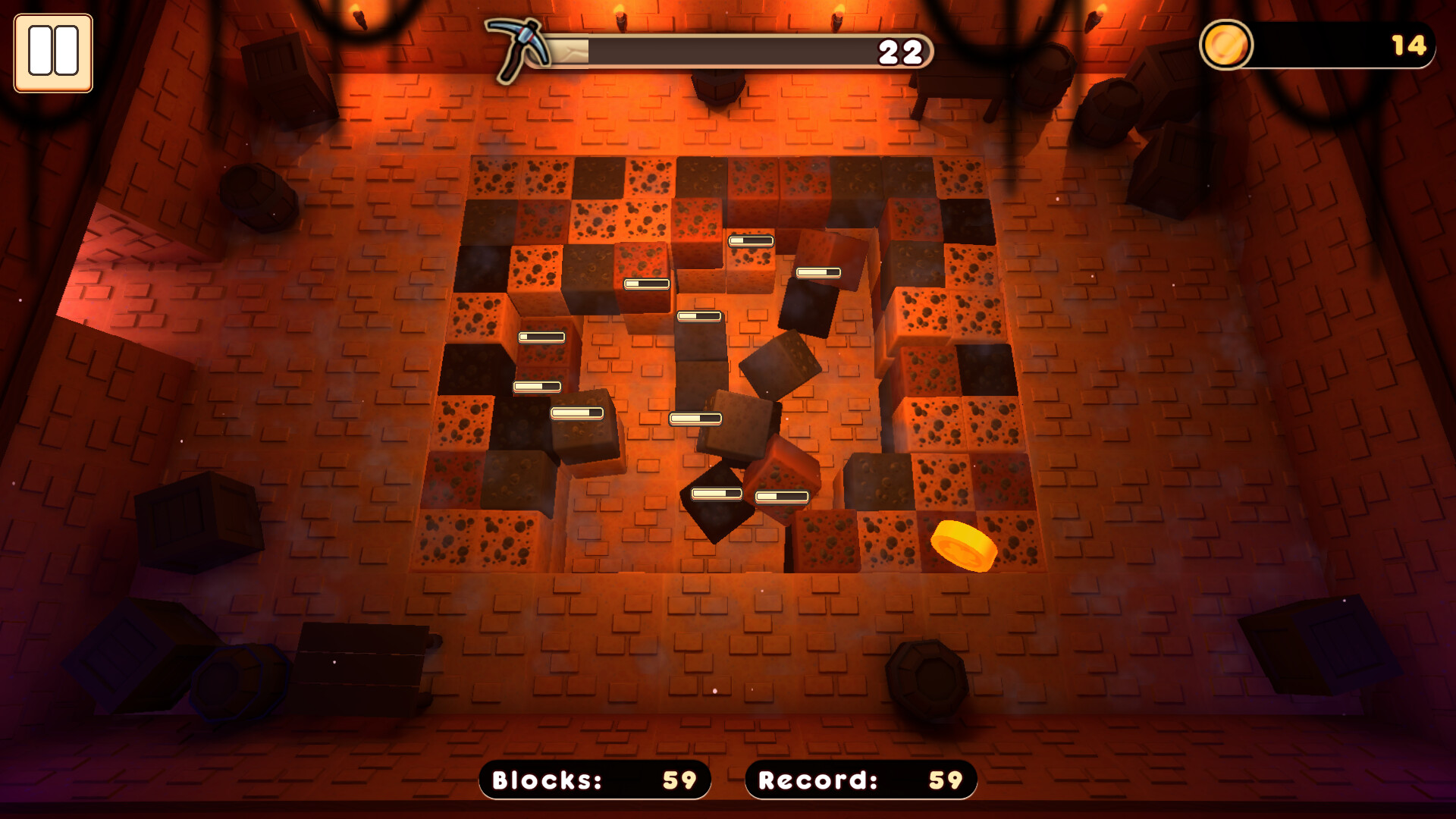The height and width of the screenshot is (819, 1456).
Task: Click the number 22 on the progress bar
Action: click(900, 52)
